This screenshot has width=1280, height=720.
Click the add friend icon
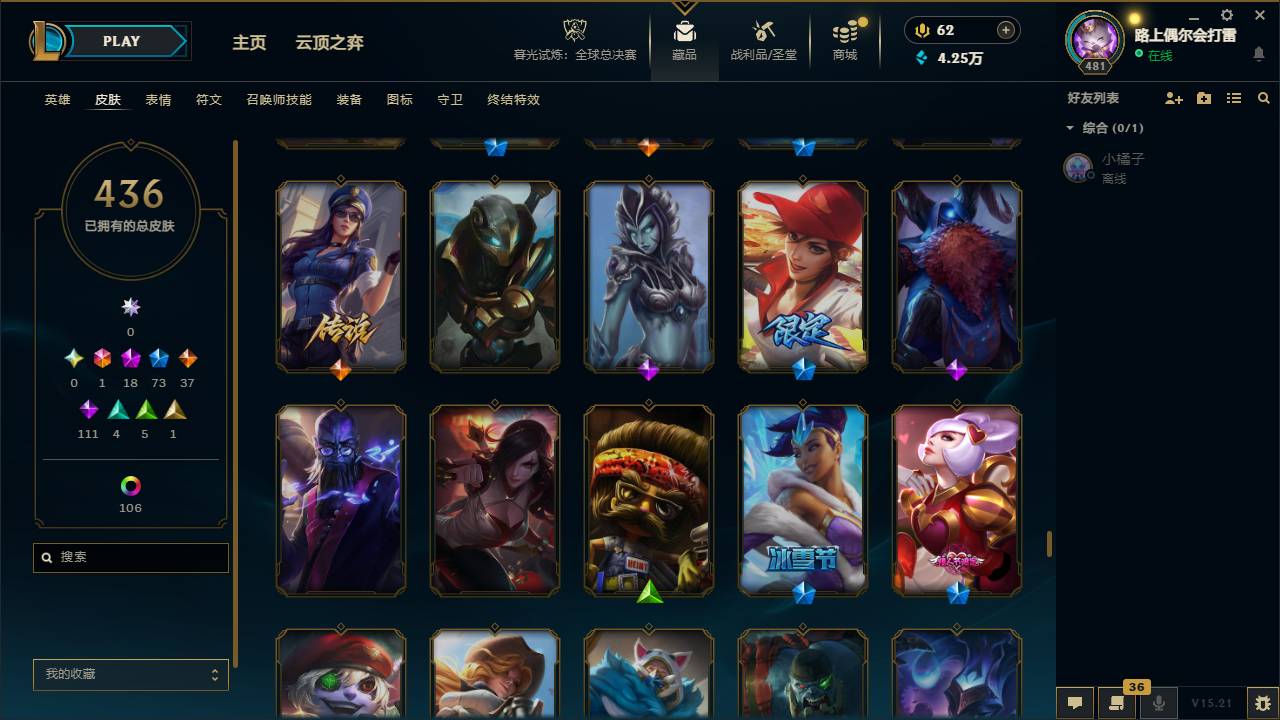1172,98
